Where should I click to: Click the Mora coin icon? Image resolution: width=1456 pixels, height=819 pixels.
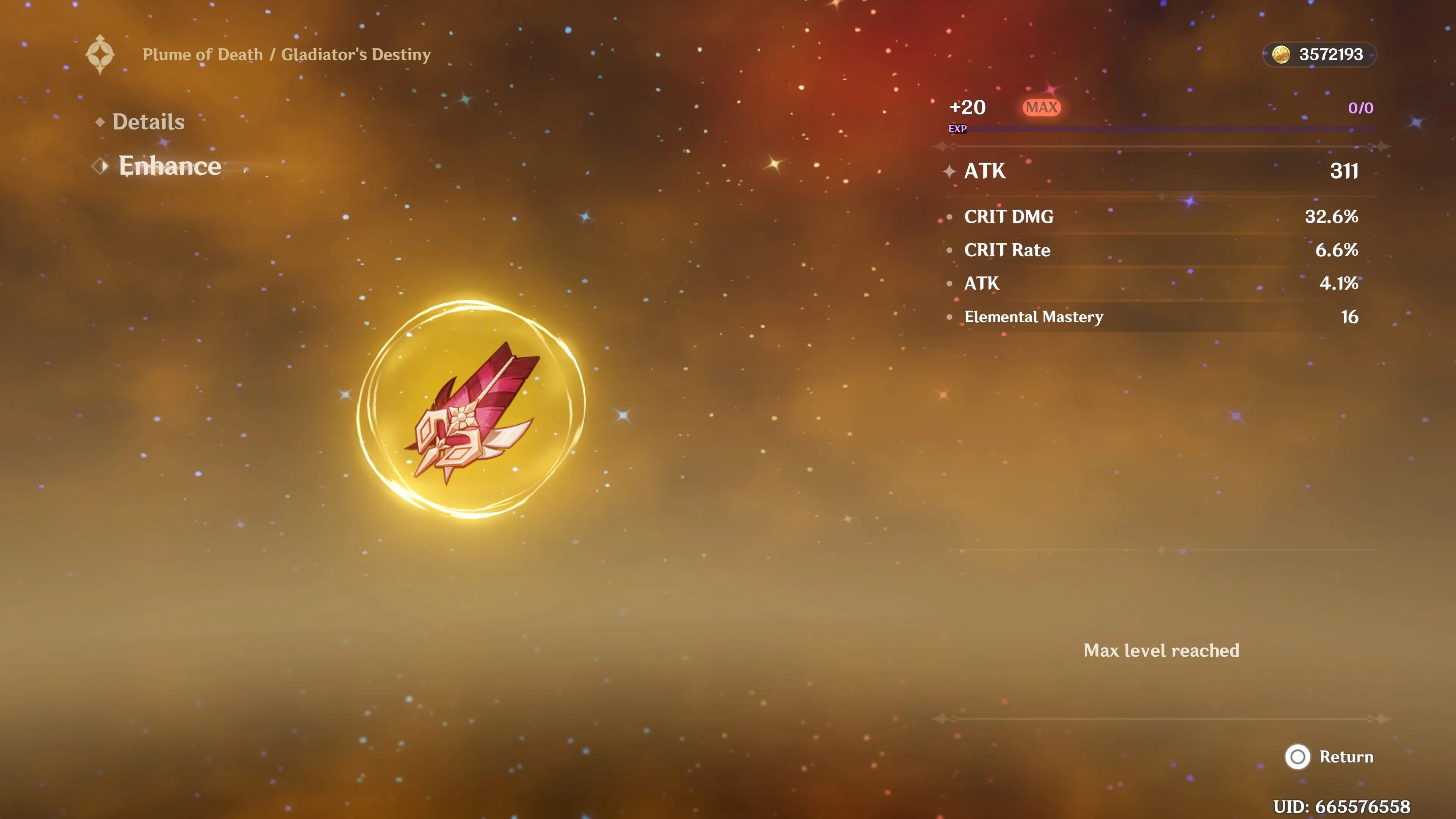tap(1282, 55)
